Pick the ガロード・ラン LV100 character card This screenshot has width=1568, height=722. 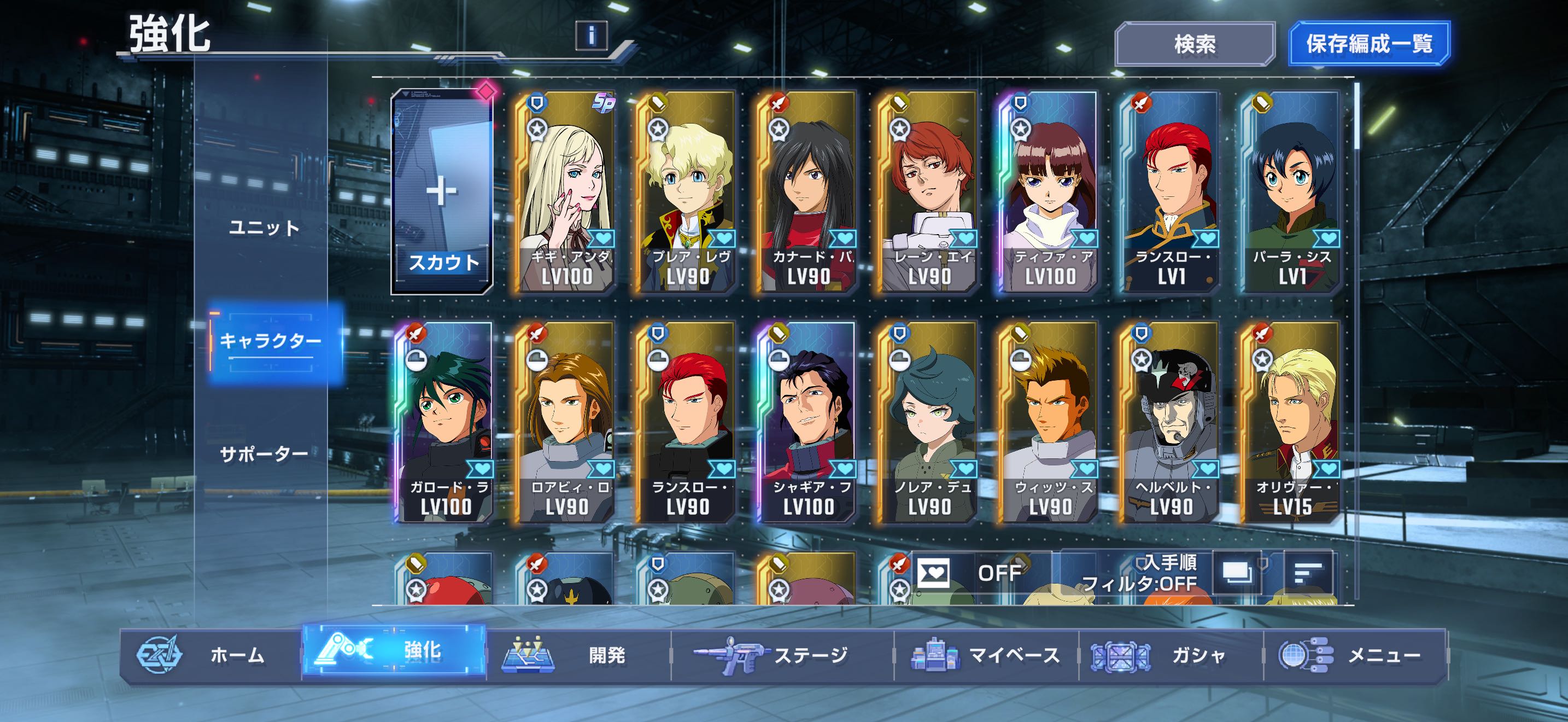pos(445,422)
